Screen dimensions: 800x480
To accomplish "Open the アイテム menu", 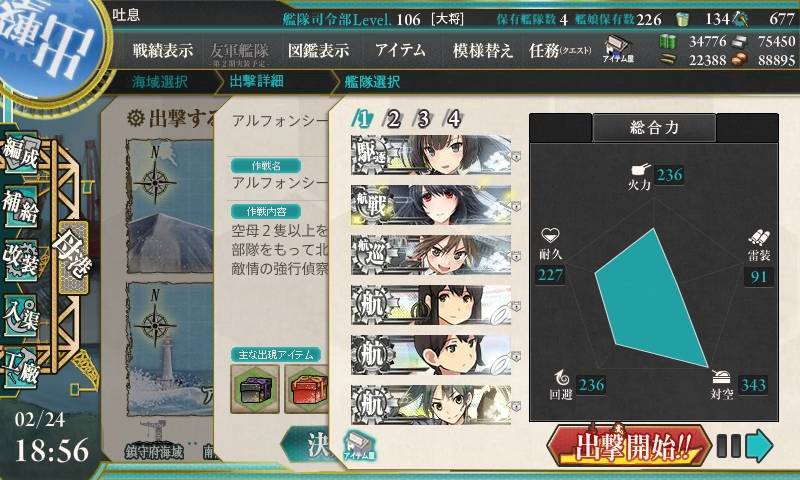I will (400, 51).
